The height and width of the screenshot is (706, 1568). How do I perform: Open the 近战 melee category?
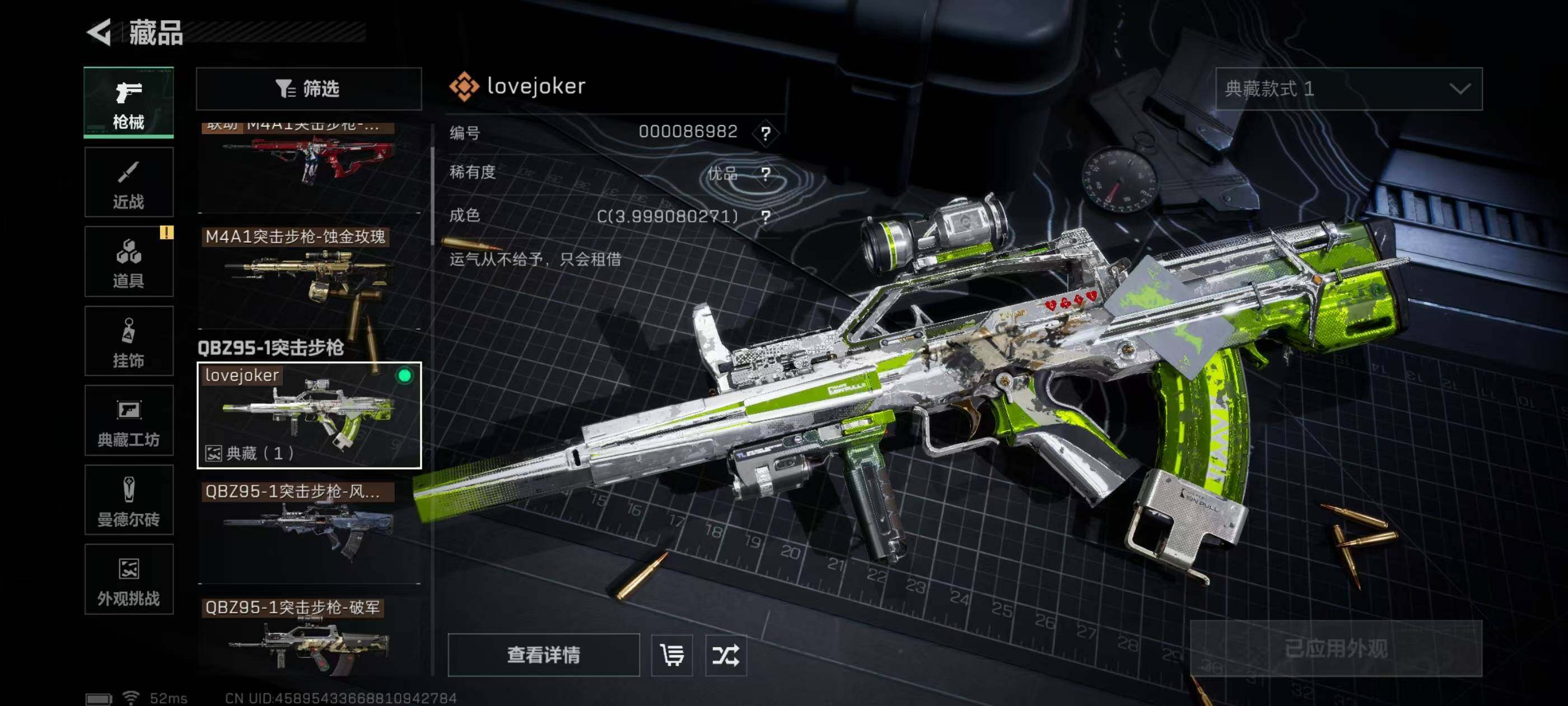(128, 182)
